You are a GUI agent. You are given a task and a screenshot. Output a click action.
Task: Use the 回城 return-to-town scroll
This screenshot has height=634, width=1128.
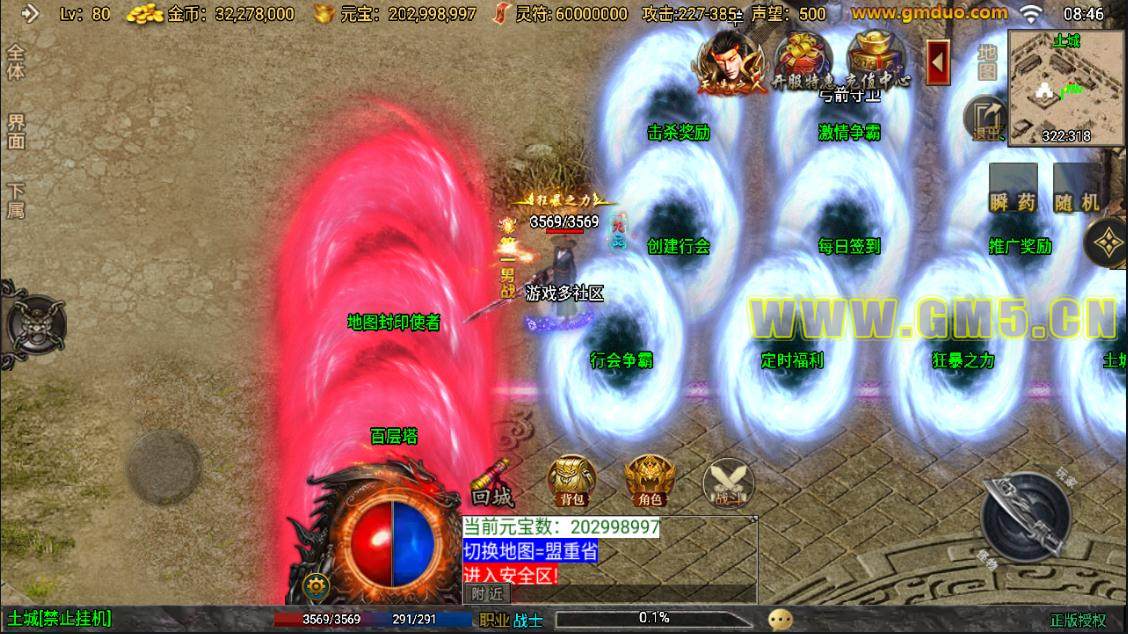click(492, 482)
